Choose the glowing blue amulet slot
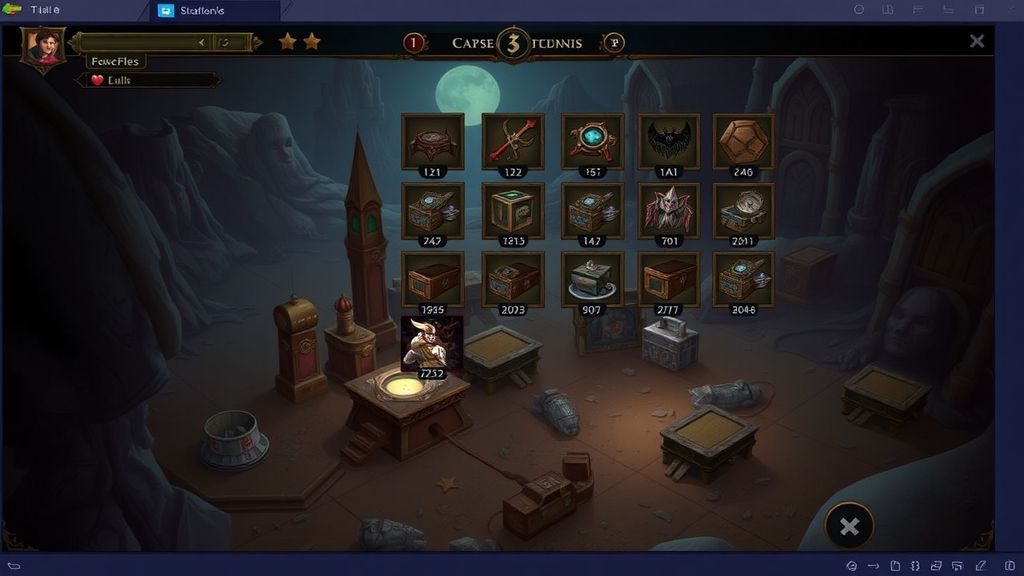1024x576 pixels. tap(592, 141)
